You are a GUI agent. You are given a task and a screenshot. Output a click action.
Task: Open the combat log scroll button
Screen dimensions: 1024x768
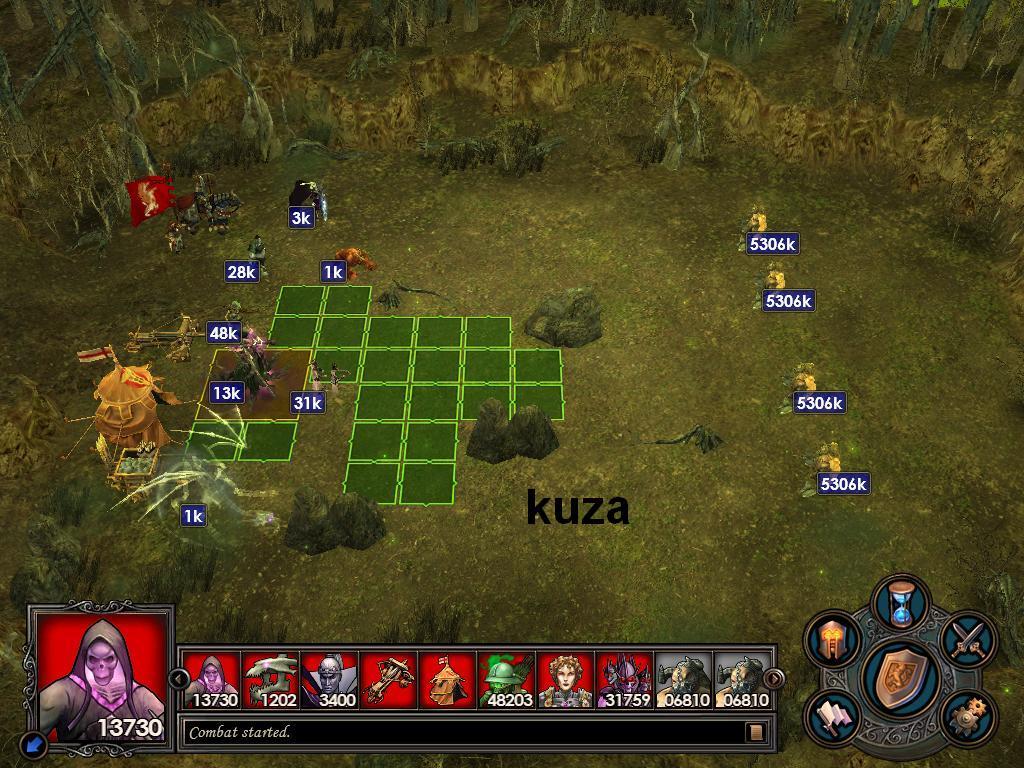click(756, 732)
